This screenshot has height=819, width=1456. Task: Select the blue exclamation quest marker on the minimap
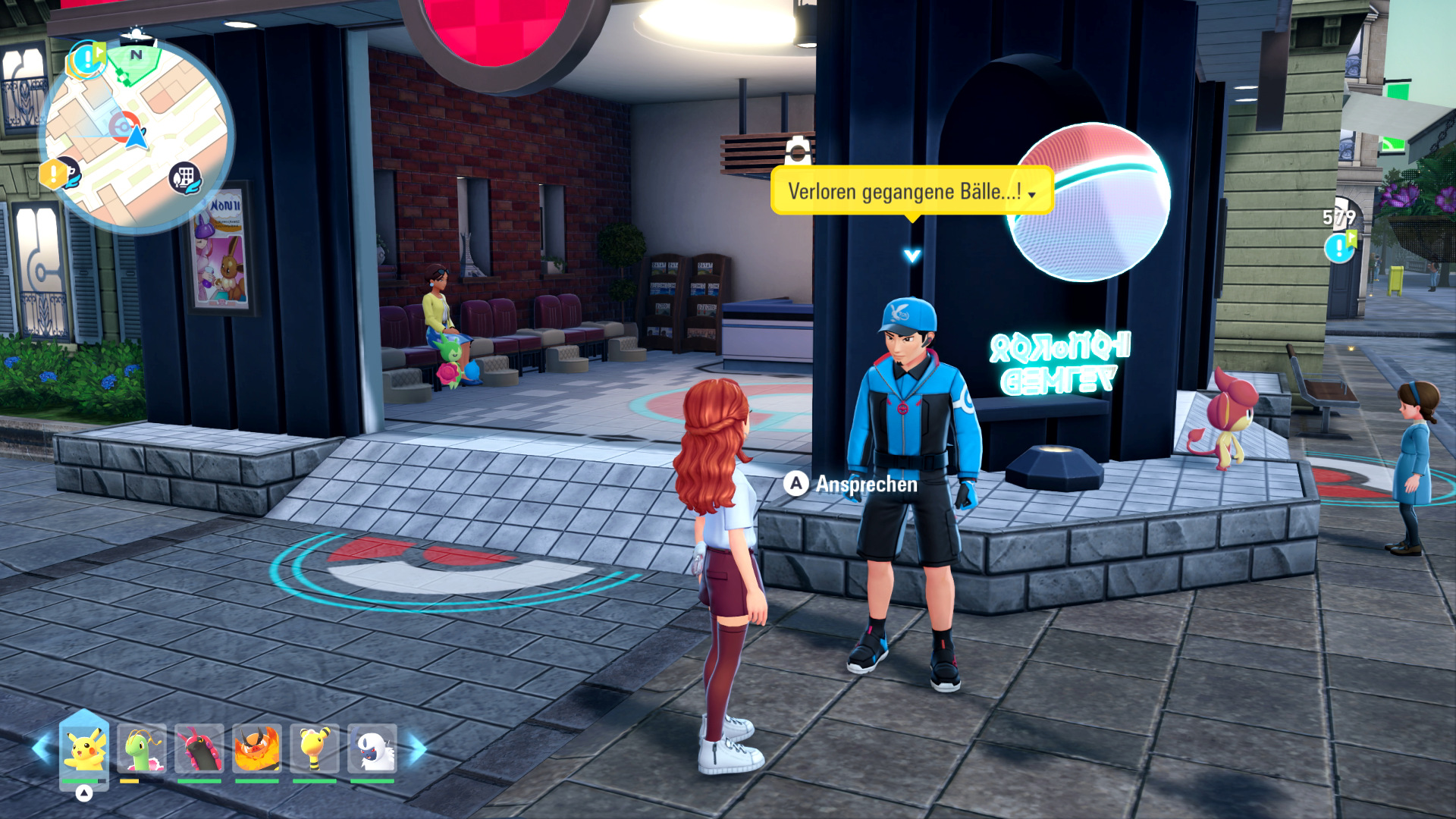tap(88, 59)
